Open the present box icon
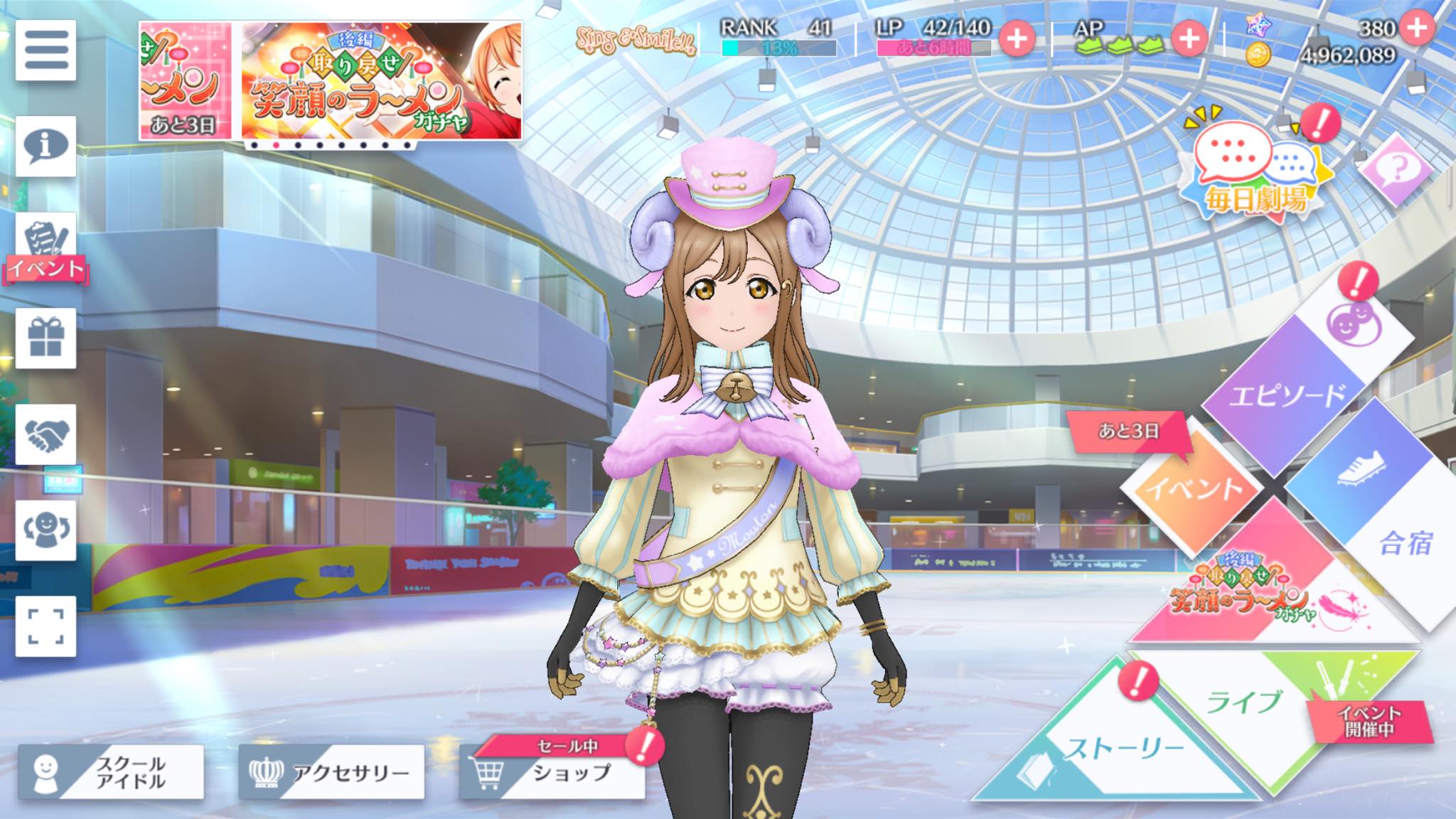This screenshot has height=819, width=1456. click(x=45, y=338)
